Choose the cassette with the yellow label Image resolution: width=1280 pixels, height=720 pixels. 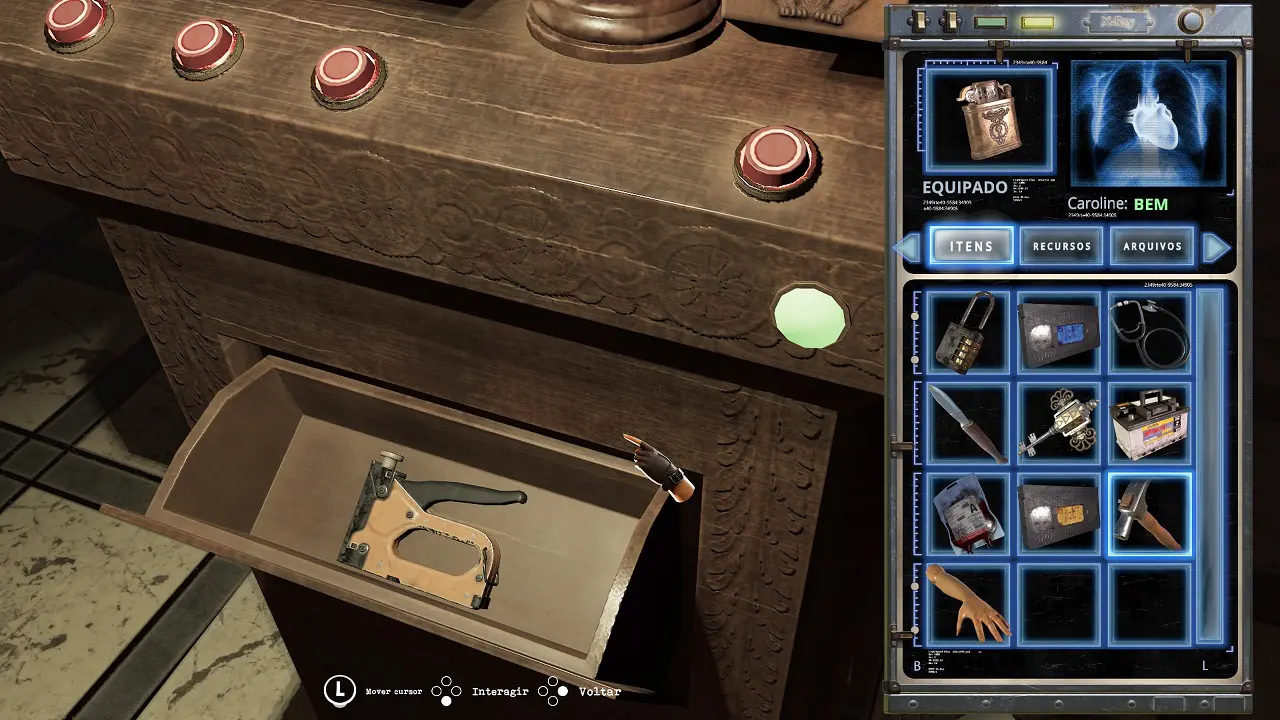pos(1058,514)
